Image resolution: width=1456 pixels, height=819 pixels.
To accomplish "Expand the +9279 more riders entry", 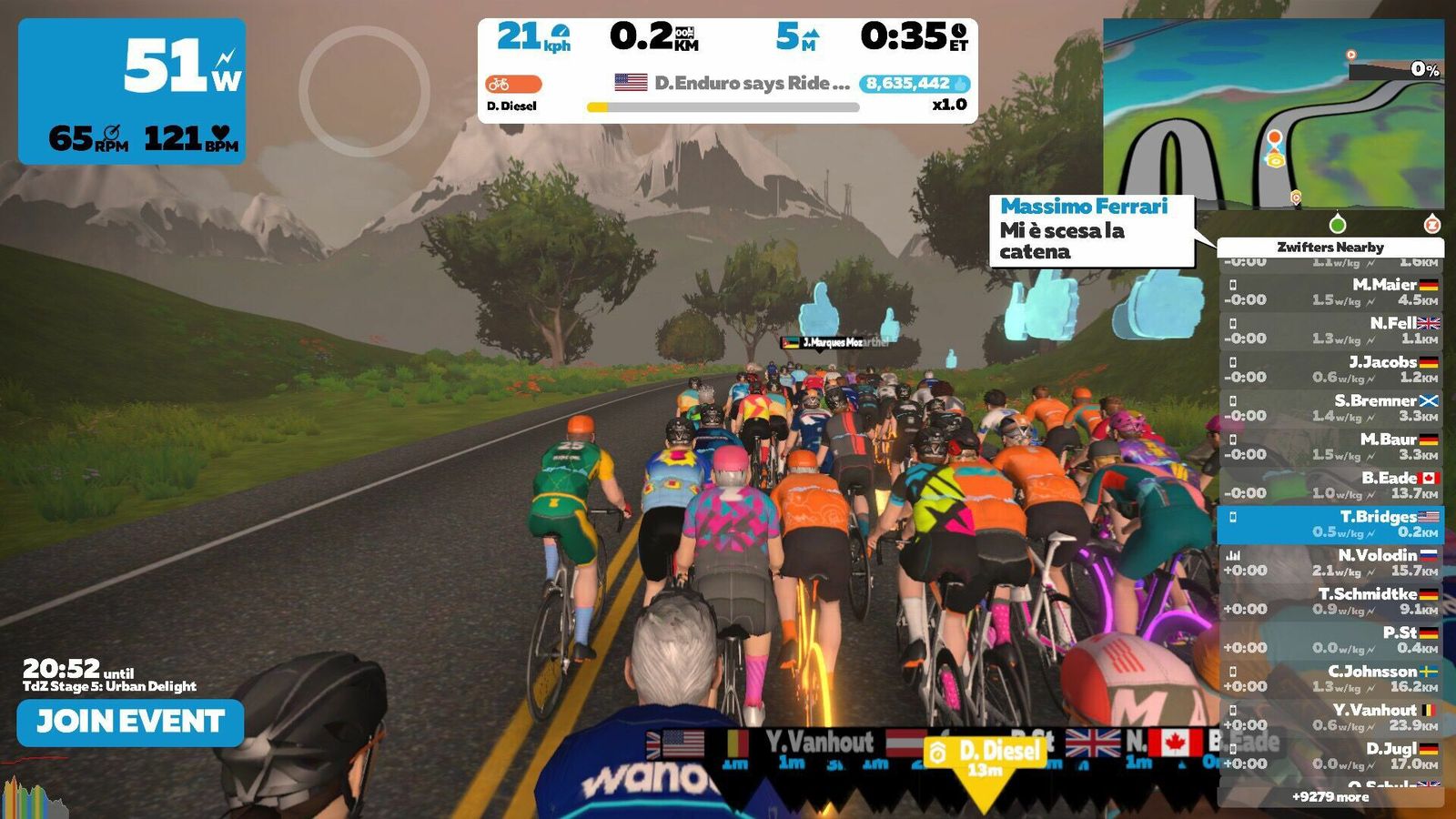I will pos(1330,797).
